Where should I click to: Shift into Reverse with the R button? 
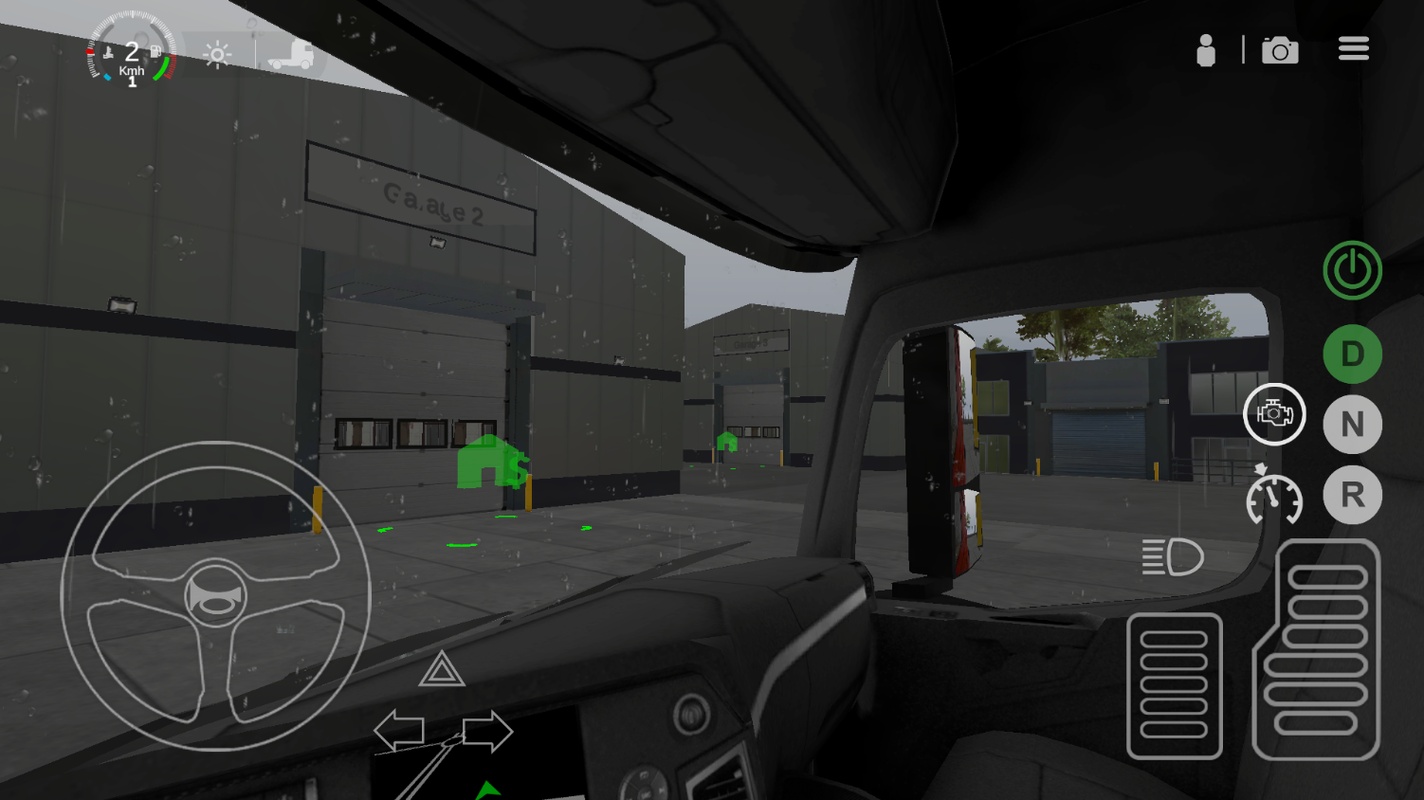[1352, 496]
